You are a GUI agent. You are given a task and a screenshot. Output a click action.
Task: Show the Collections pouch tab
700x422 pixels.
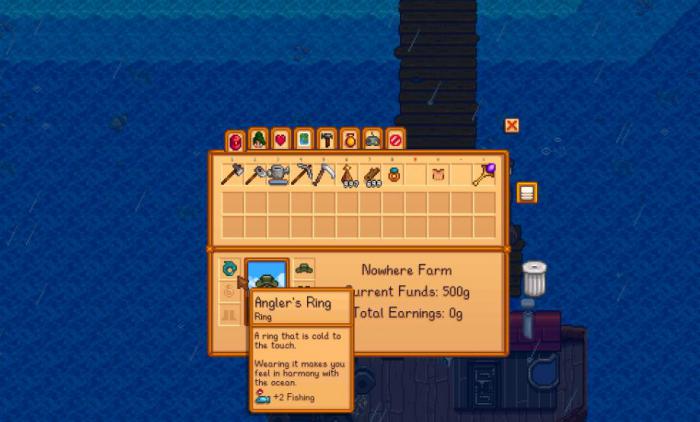click(x=350, y=139)
